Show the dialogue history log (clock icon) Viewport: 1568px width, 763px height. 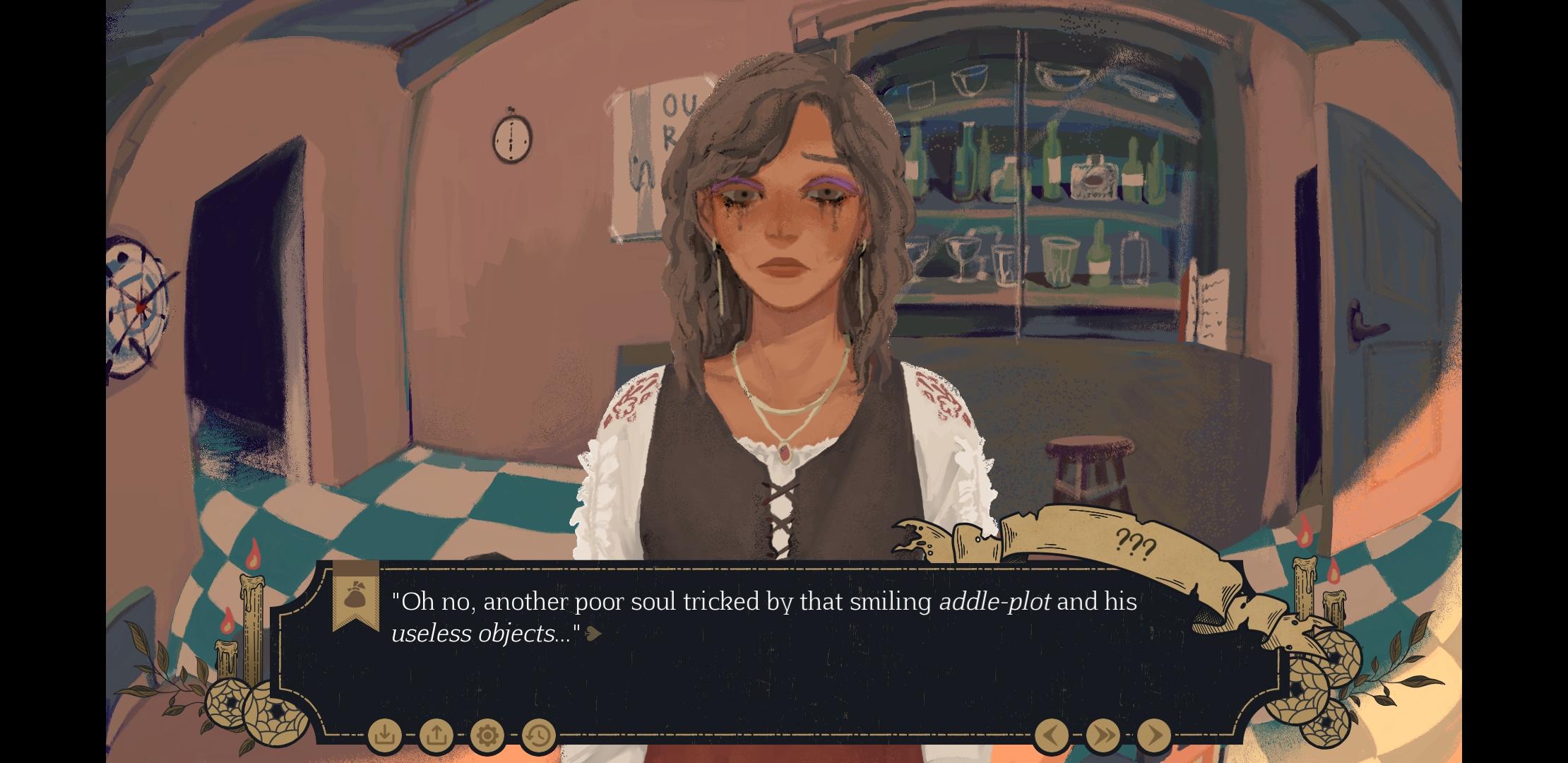point(538,735)
